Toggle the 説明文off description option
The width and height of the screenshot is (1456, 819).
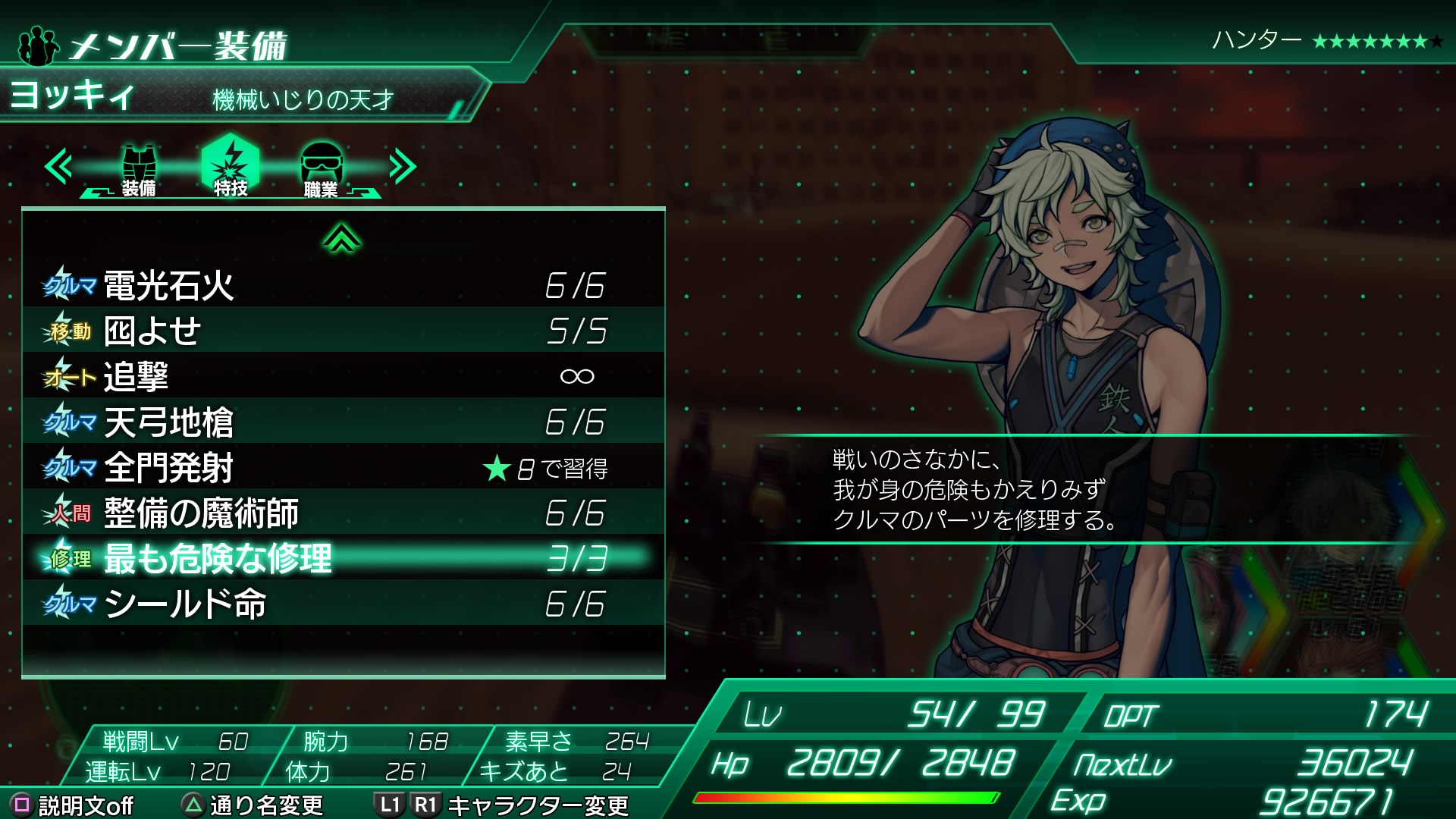tap(73, 805)
